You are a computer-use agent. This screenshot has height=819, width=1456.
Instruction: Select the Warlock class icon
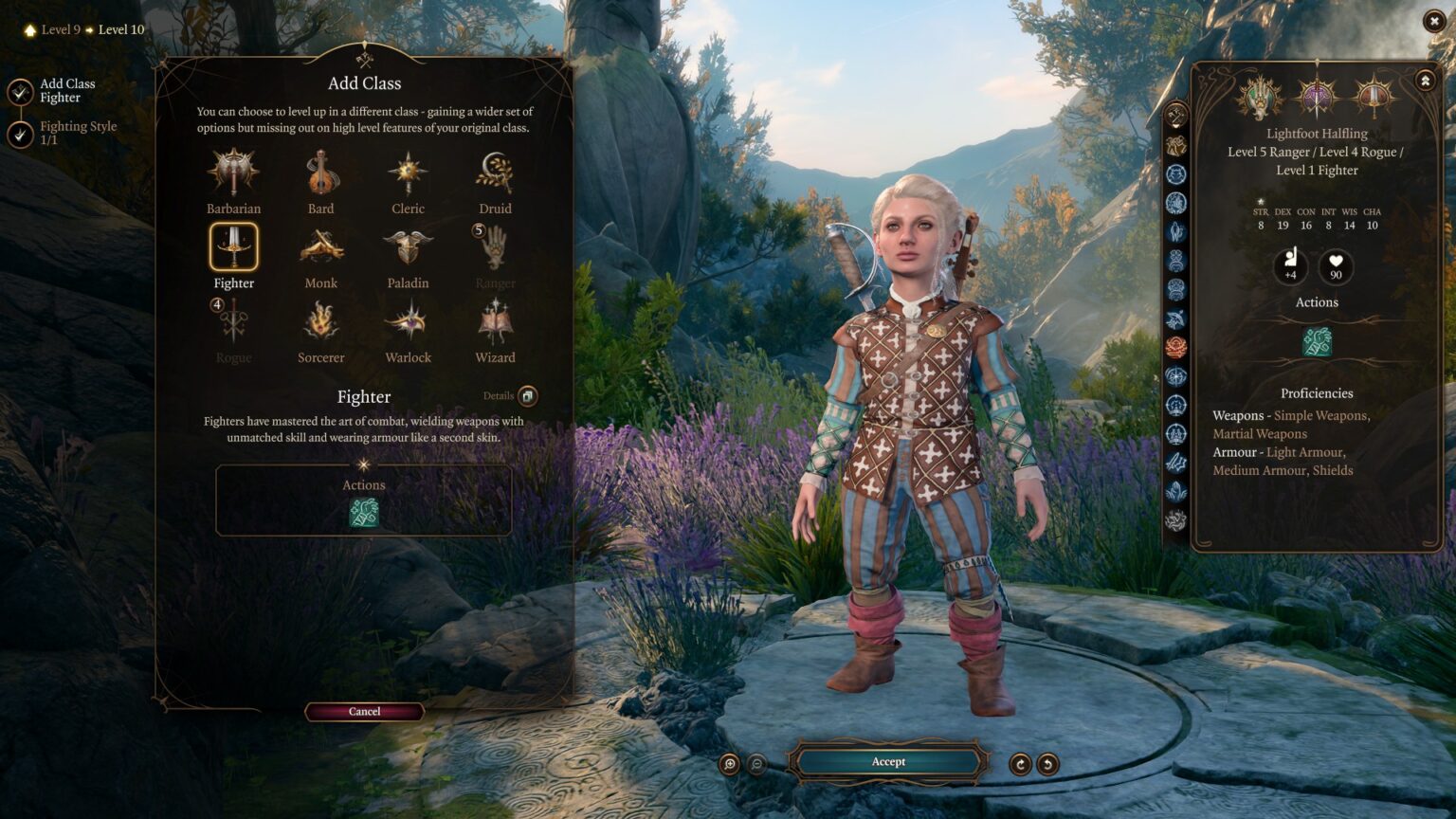(408, 322)
